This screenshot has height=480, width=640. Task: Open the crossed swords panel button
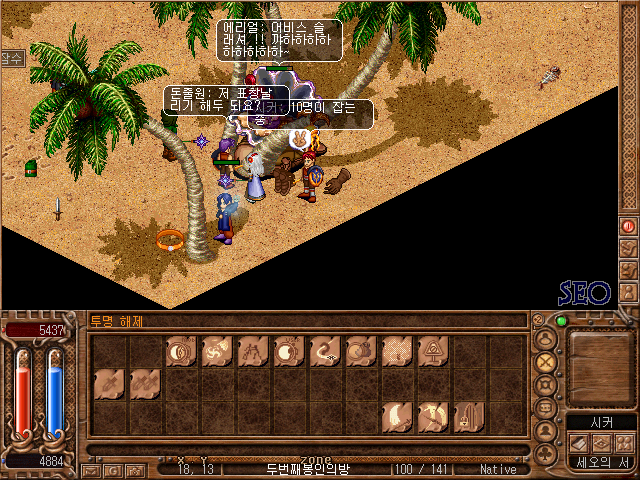coord(546,362)
